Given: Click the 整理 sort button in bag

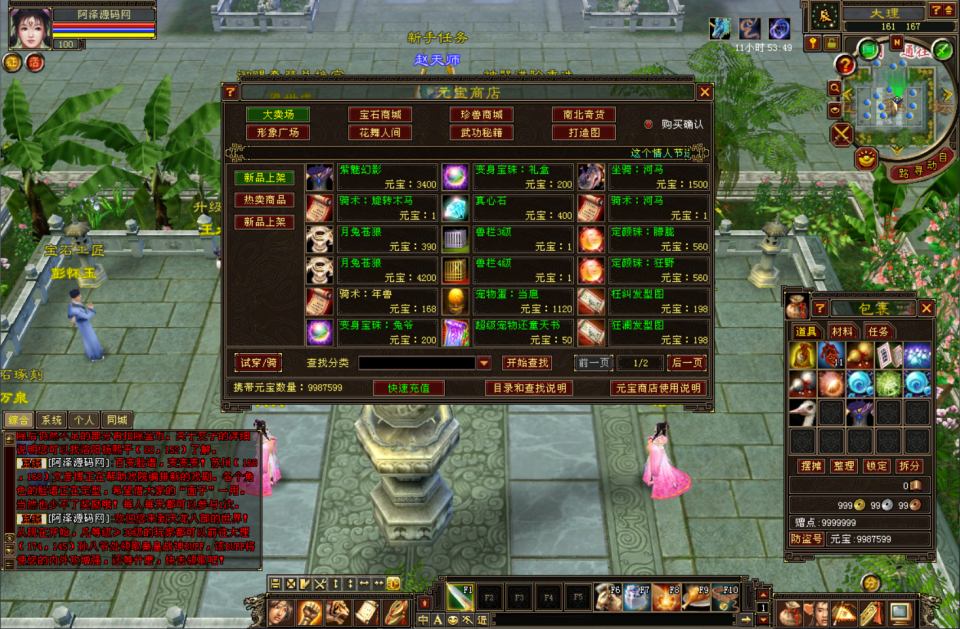Looking at the screenshot, I should (844, 466).
